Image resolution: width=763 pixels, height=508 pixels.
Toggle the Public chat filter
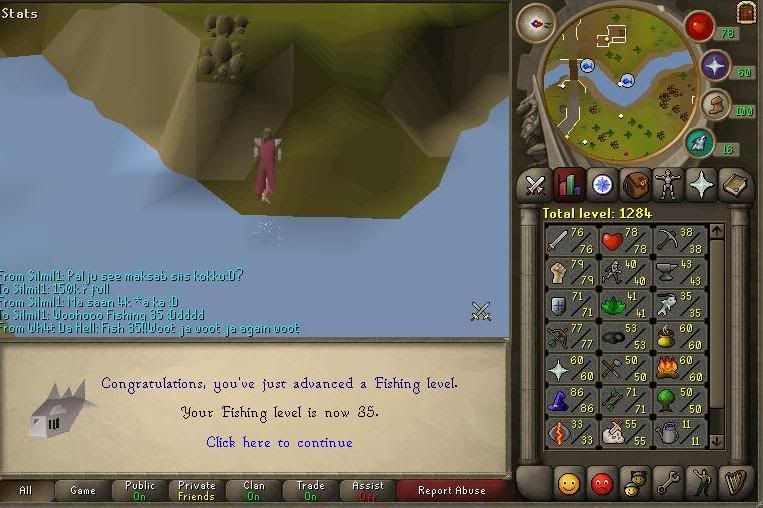(139, 490)
